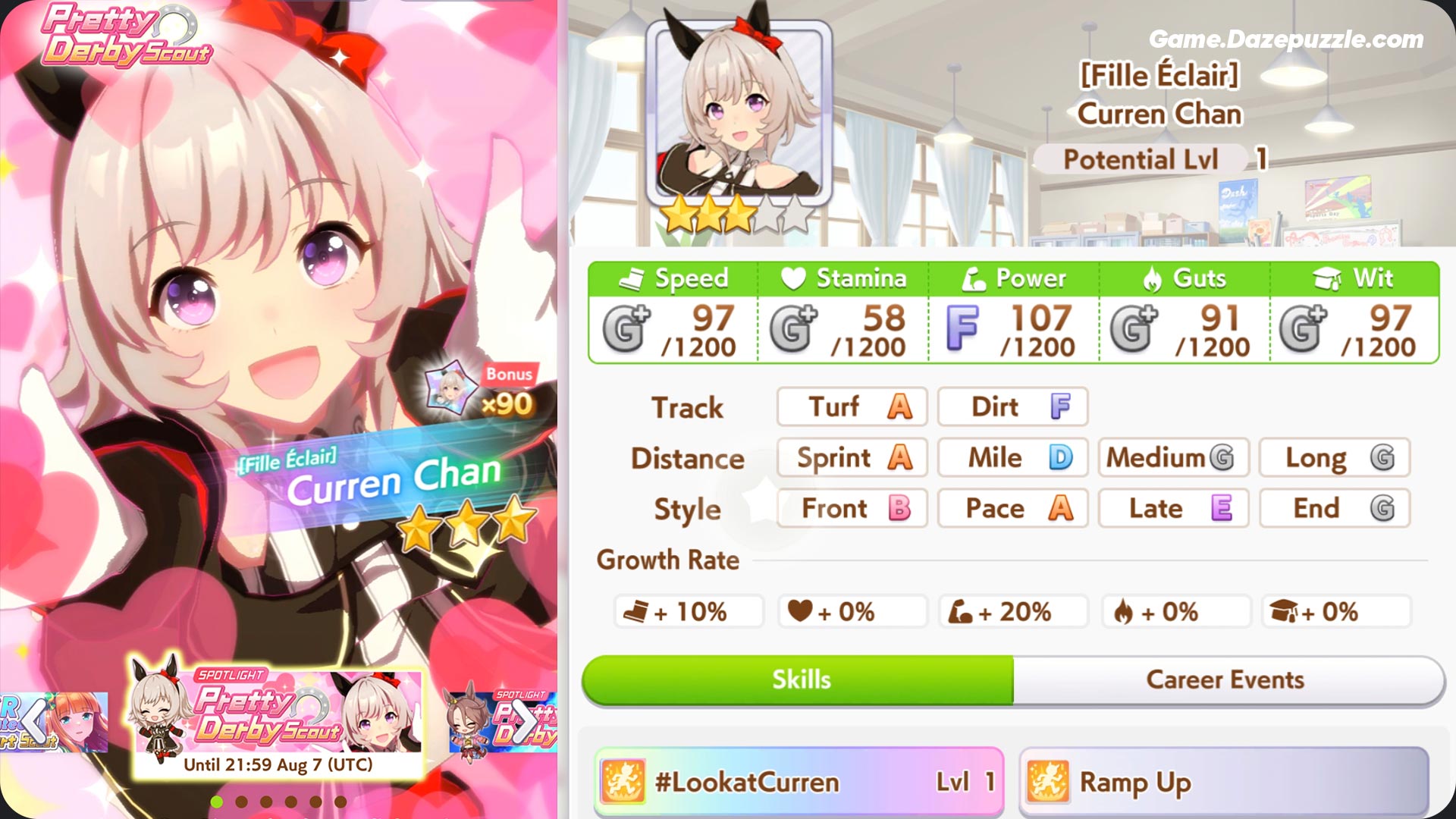Select the first carousel dot indicator

pyautogui.click(x=217, y=801)
